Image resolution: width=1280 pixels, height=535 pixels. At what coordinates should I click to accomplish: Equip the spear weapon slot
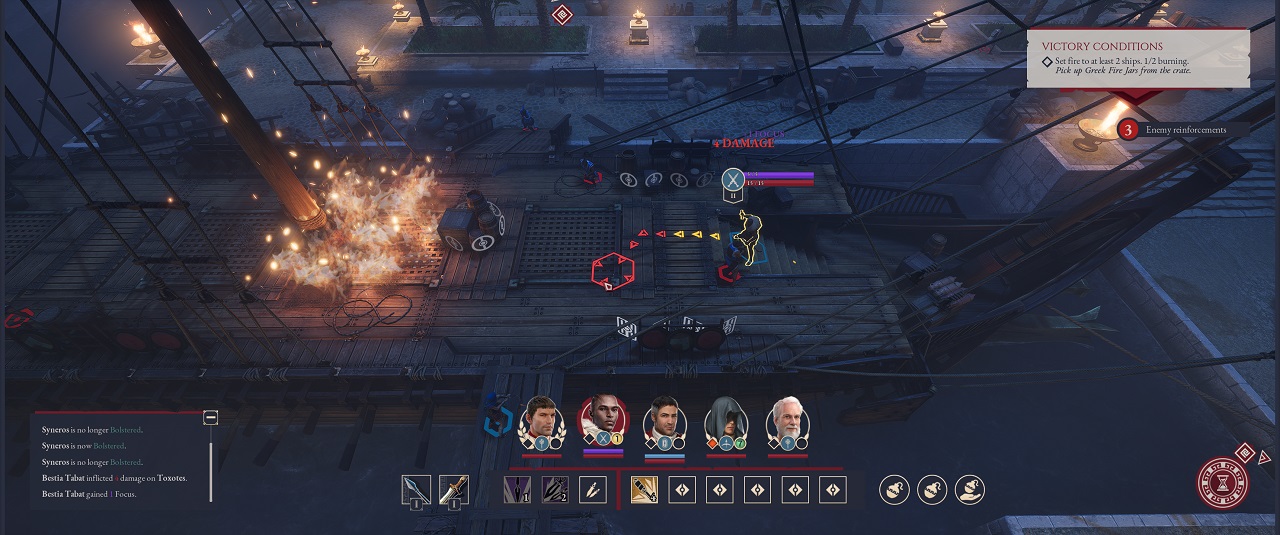(x=416, y=490)
